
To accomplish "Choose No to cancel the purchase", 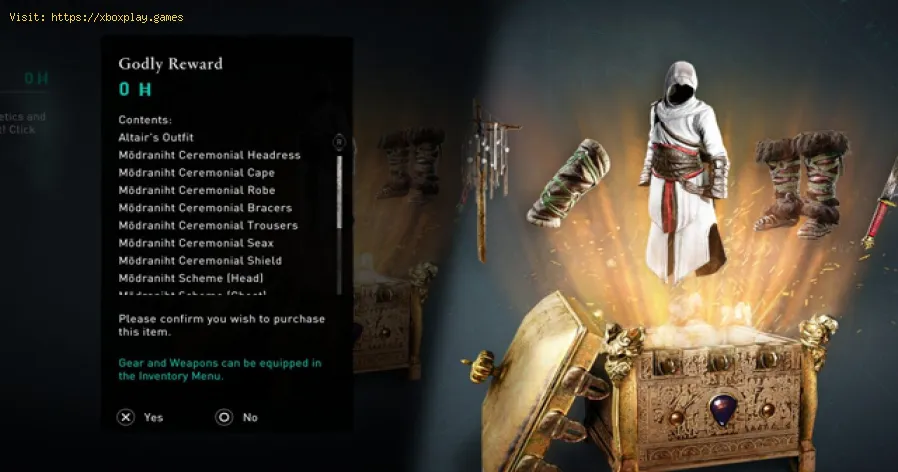I will (237, 417).
